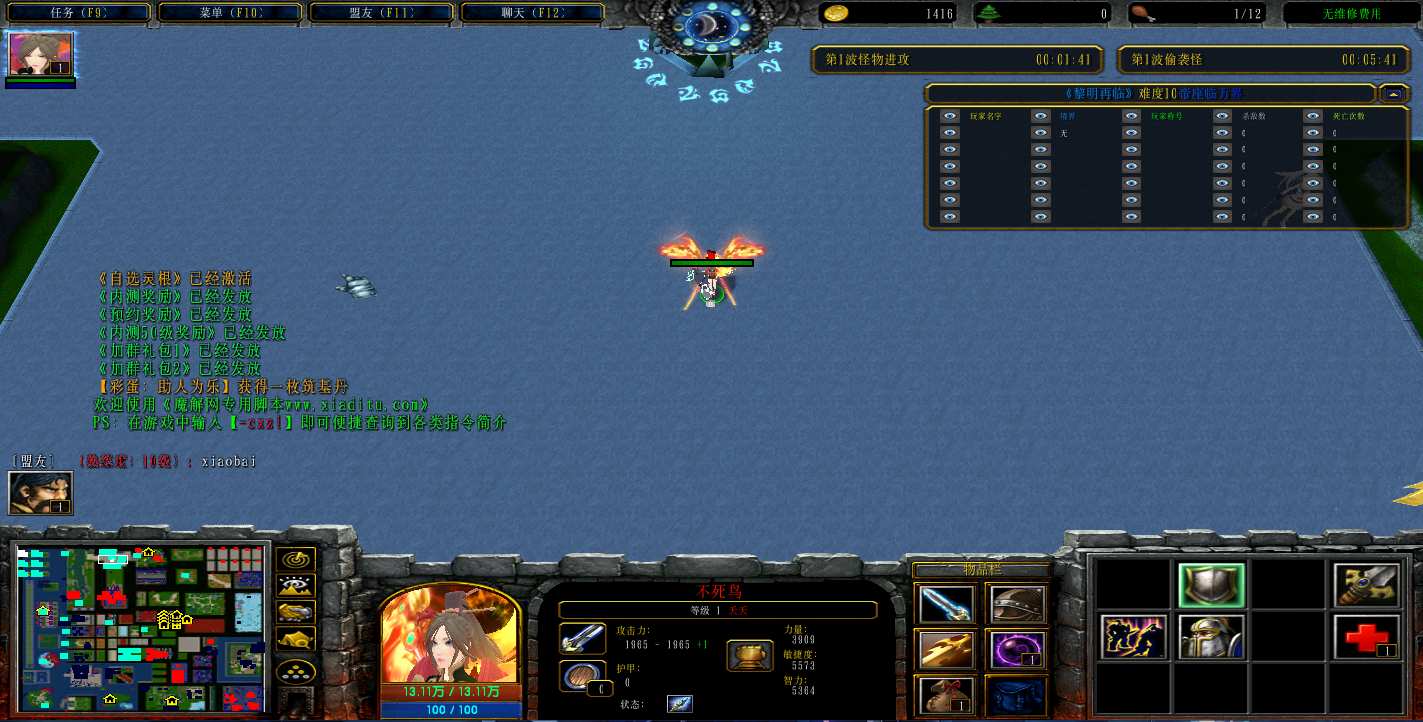Use the red cross ability icon

coord(1366,637)
